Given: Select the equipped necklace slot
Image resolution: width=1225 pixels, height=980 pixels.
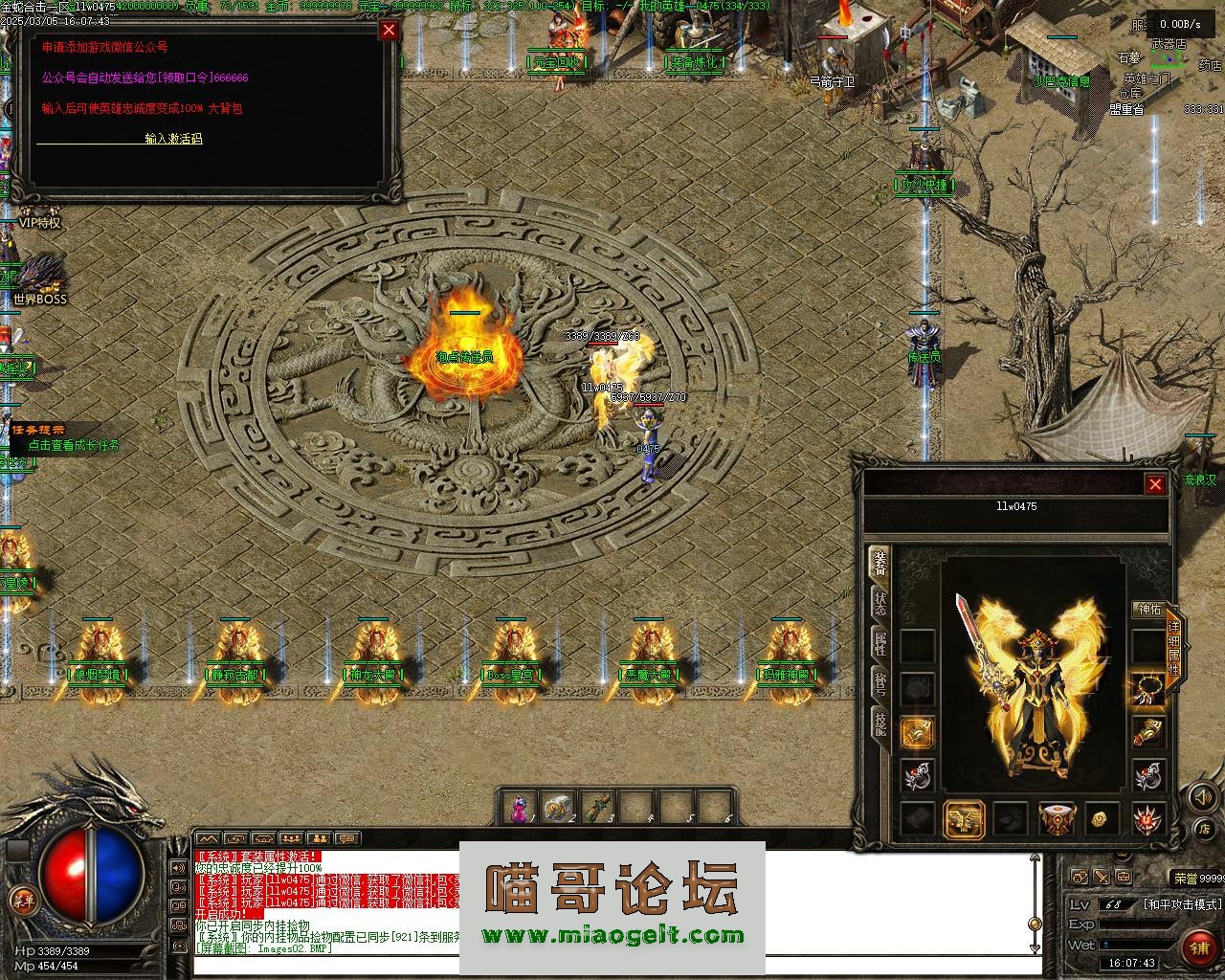Looking at the screenshot, I should click(1148, 688).
